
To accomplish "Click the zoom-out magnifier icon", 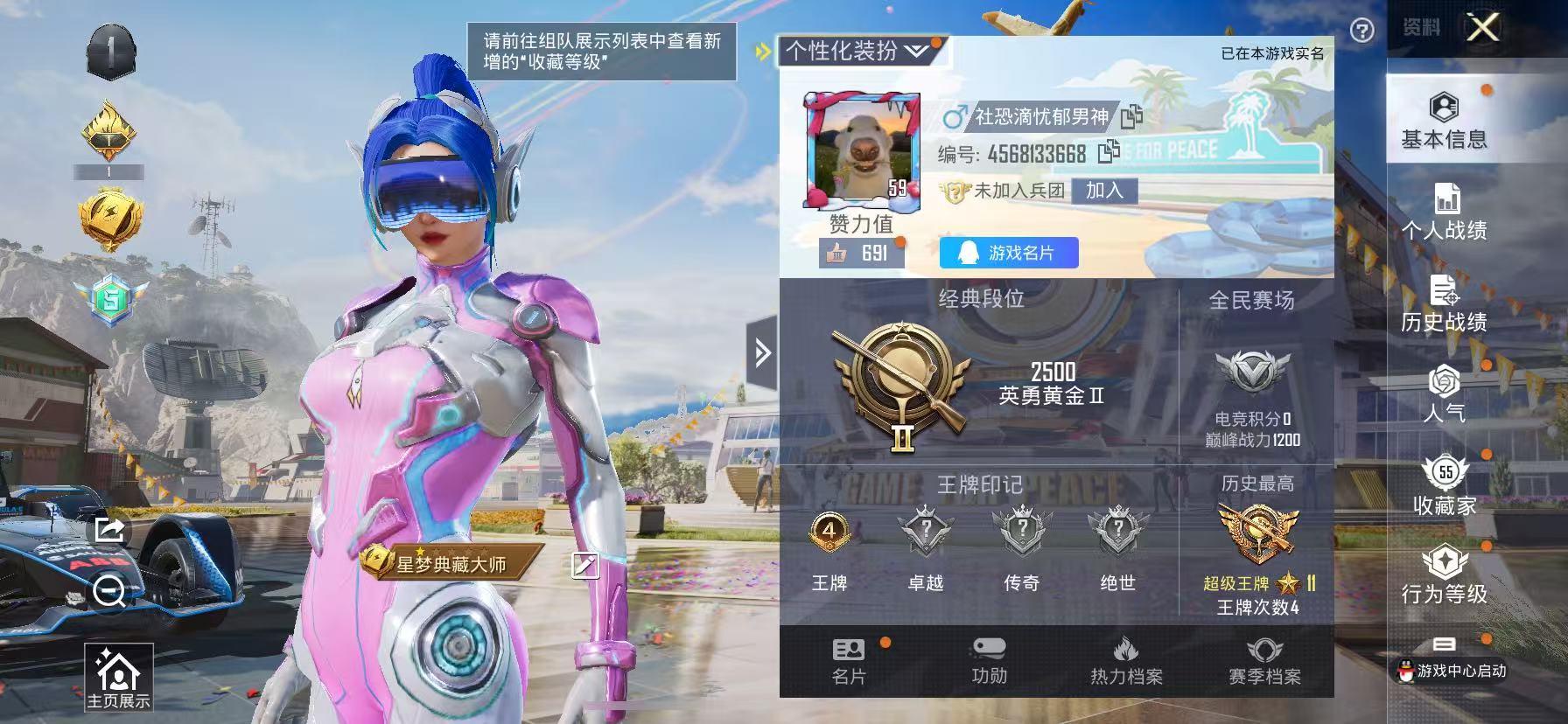I will click(x=107, y=593).
